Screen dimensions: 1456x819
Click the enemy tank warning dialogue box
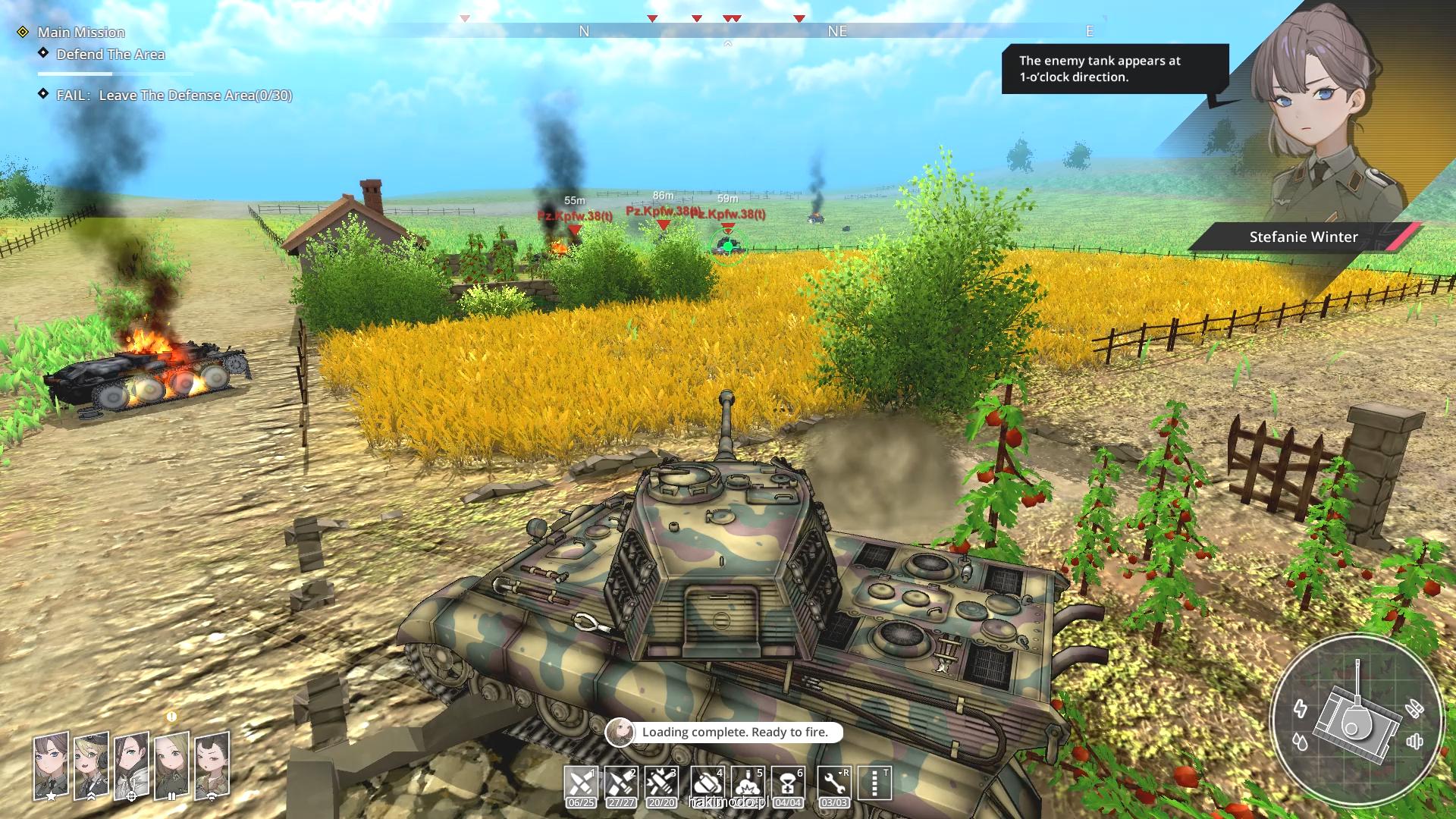click(1114, 69)
